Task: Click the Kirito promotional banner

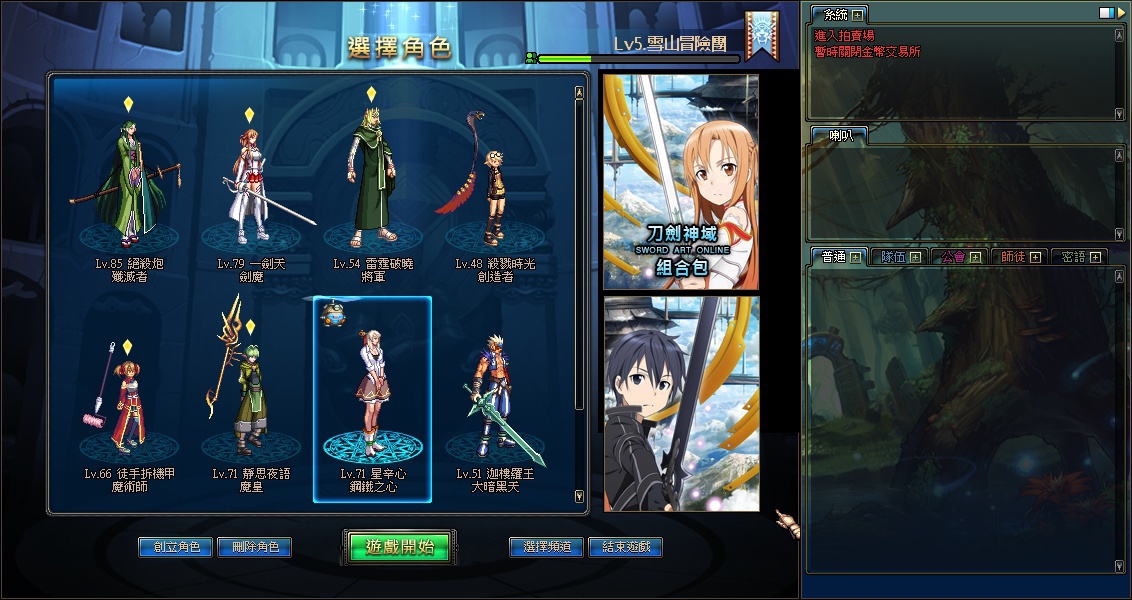Action: point(680,402)
